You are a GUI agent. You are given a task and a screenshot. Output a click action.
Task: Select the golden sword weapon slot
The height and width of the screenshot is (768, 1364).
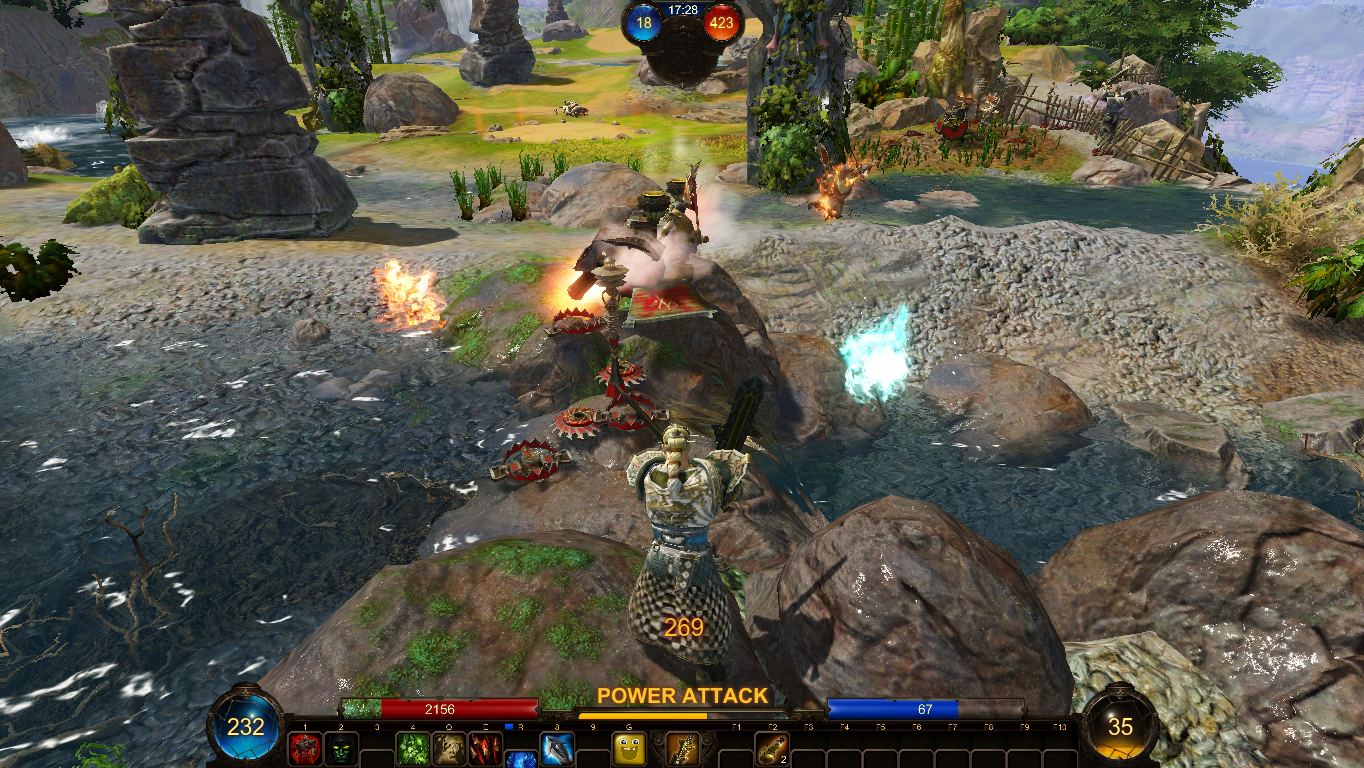681,749
